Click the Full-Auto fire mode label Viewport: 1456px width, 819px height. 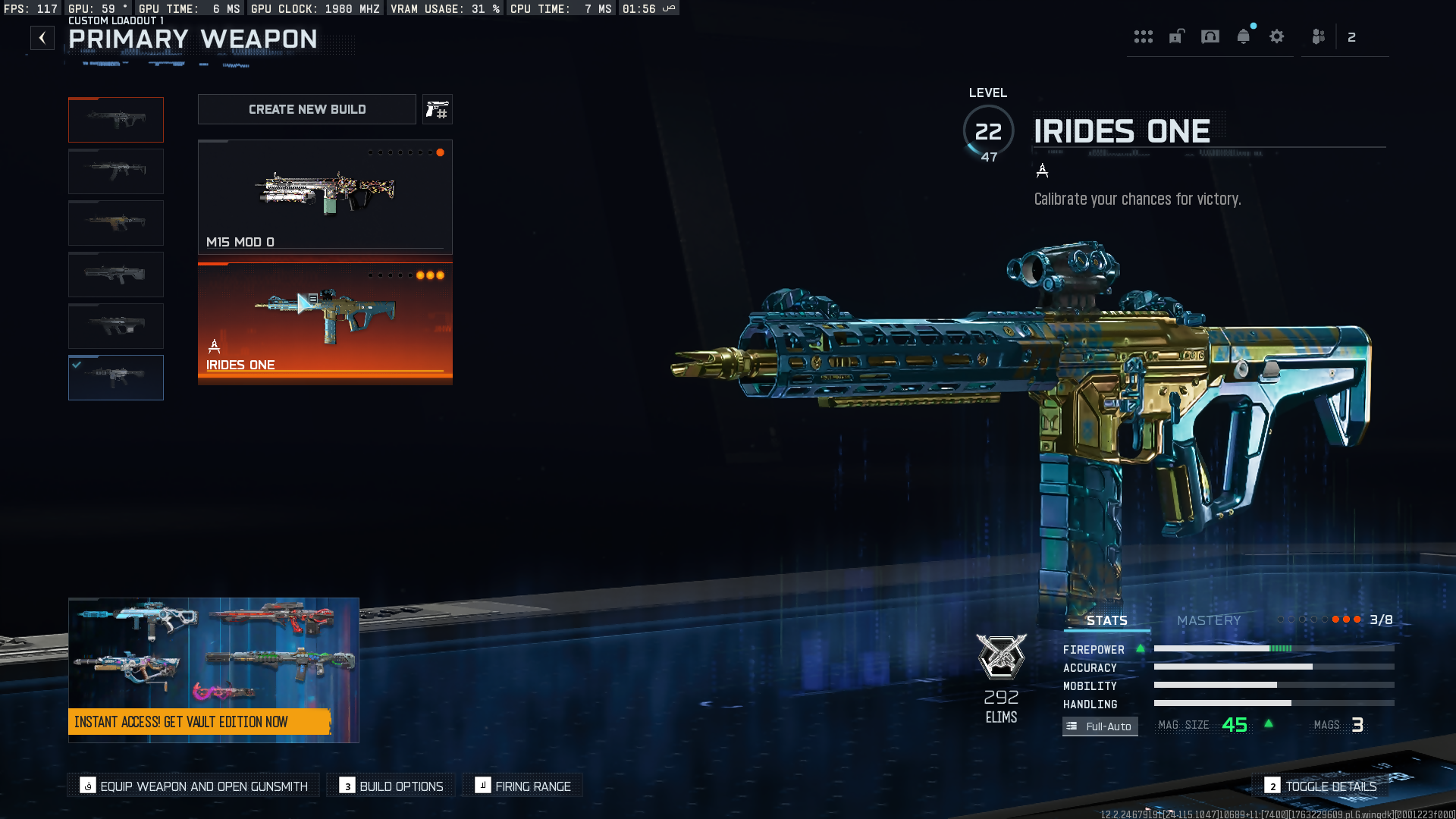(1100, 726)
